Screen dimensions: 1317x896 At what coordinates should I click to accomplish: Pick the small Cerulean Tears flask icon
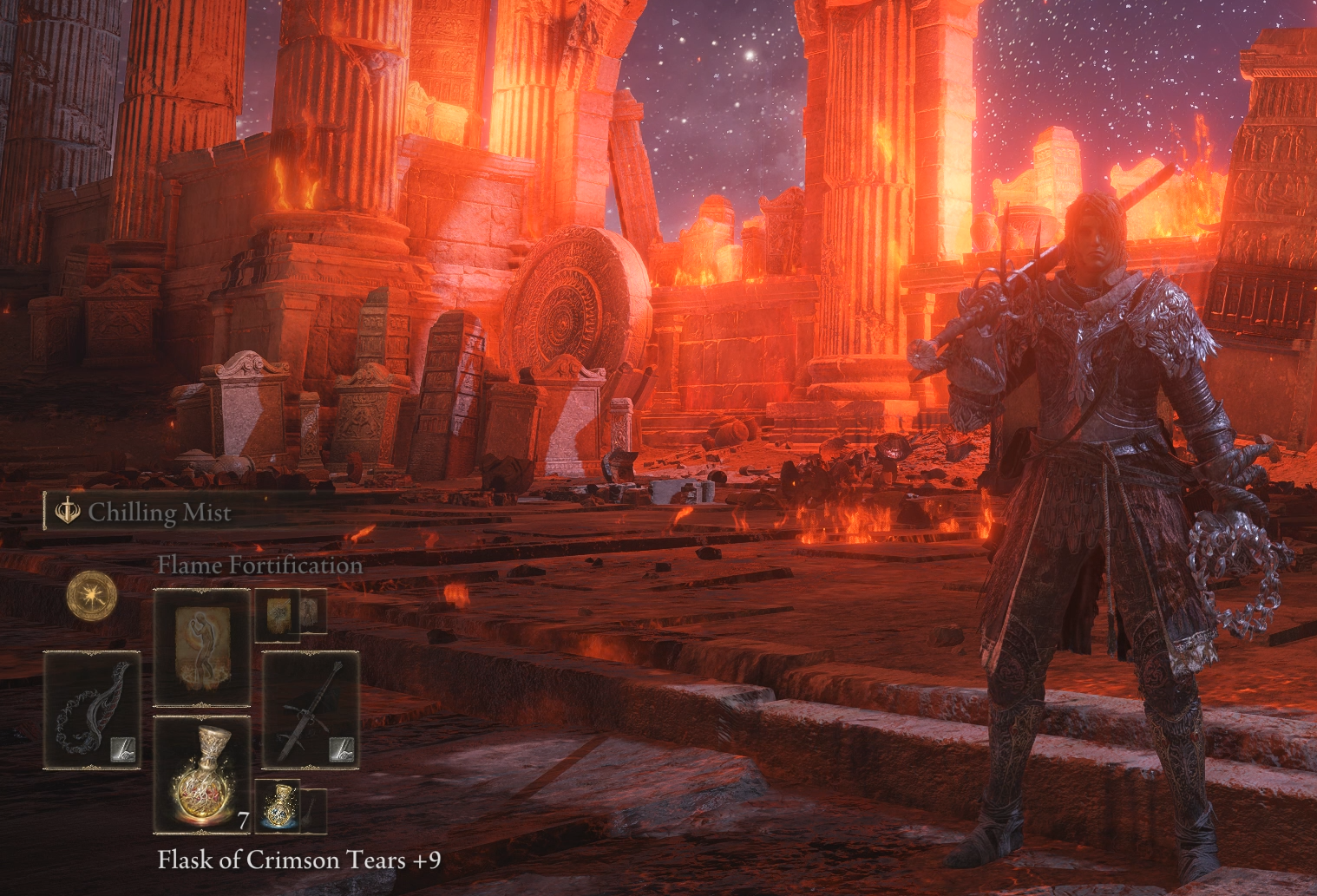278,808
